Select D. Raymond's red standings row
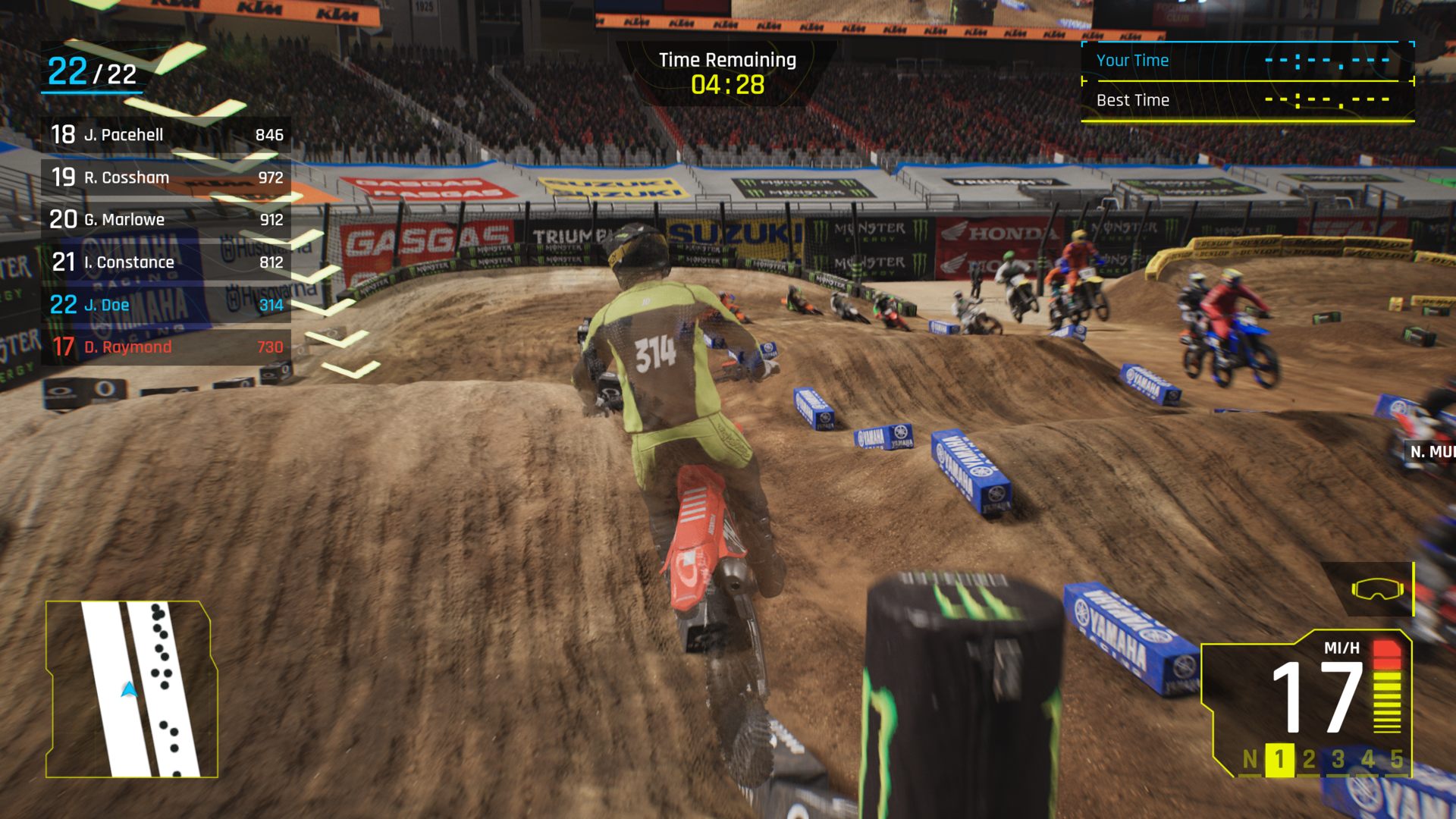This screenshot has width=1456, height=819. coord(166,347)
